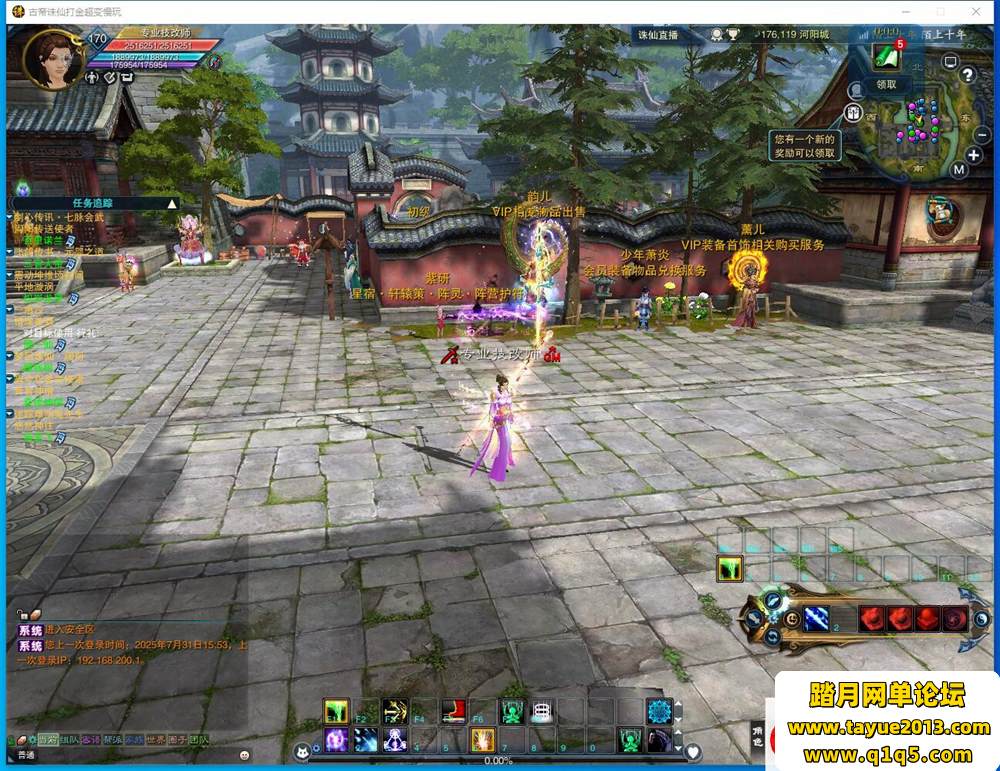Screen dimensions: 1000x771
Task: Collapse the 任务追踪 quest tracker
Action: click(x=172, y=204)
